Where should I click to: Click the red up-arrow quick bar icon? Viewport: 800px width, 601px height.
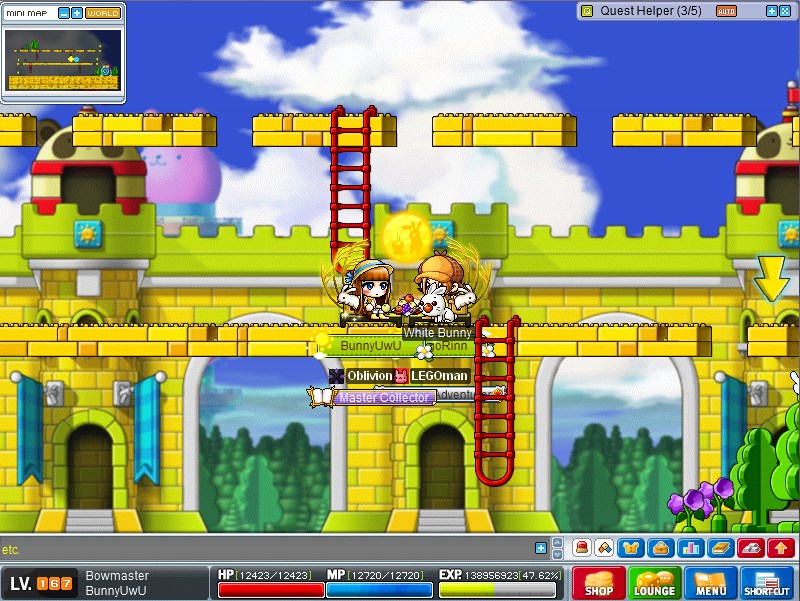[x=780, y=548]
